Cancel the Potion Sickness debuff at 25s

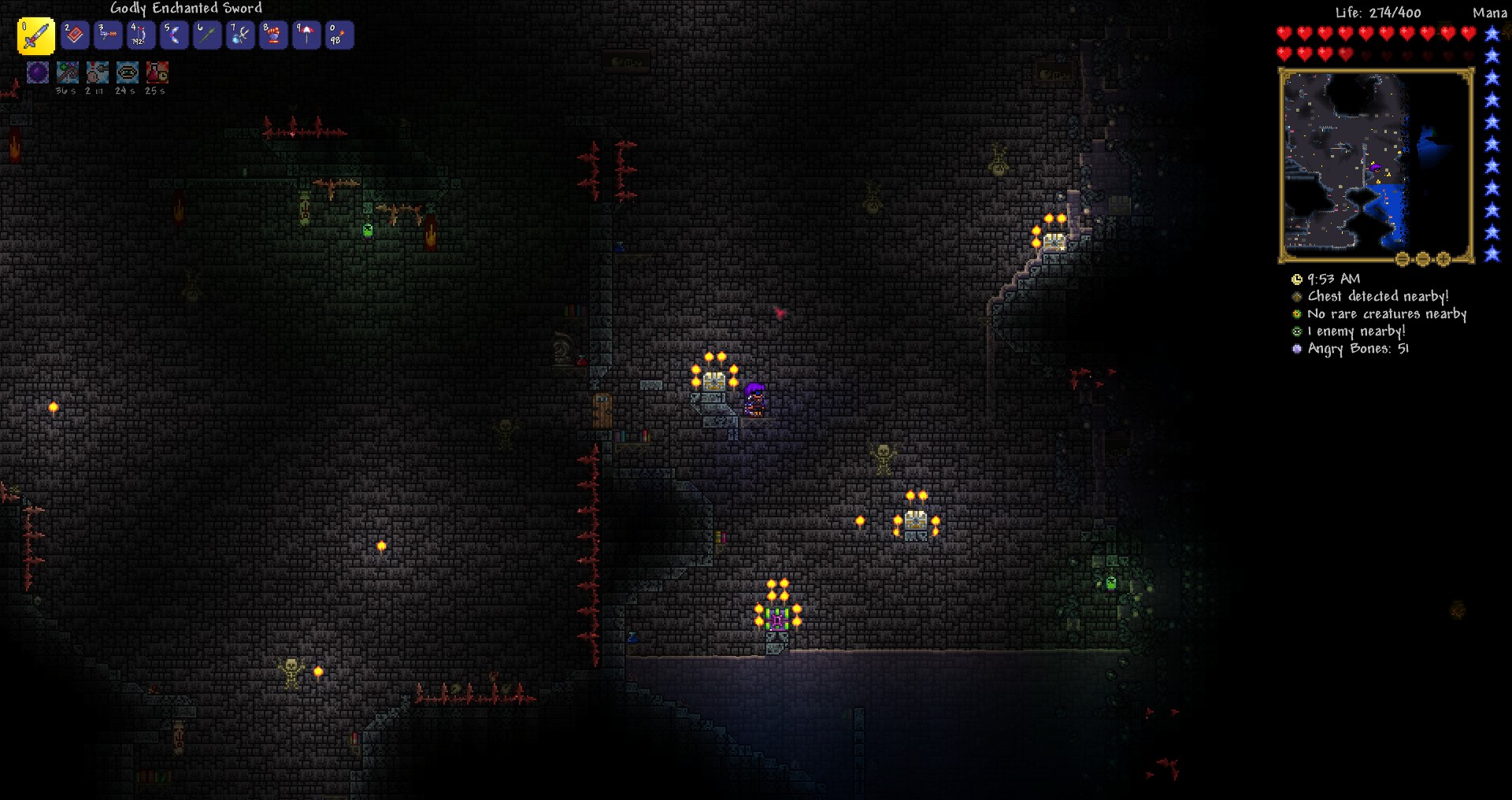156,72
